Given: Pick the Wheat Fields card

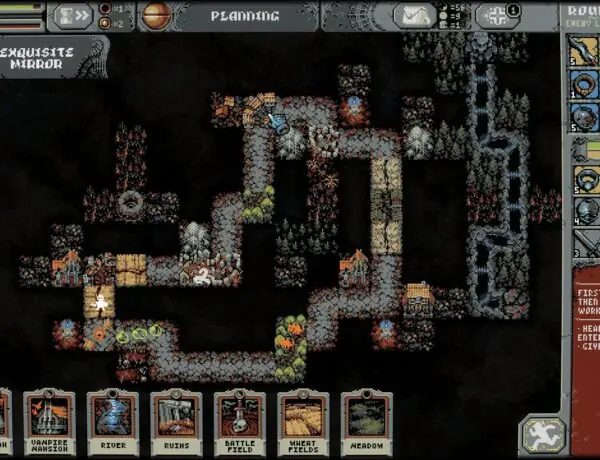Looking at the screenshot, I should [x=302, y=421].
